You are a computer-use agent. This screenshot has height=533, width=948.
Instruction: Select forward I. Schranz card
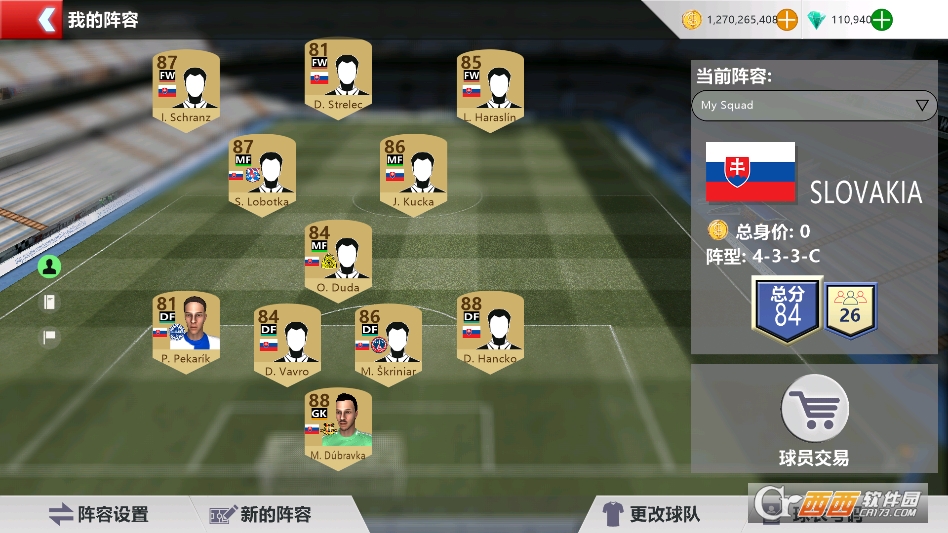pyautogui.click(x=185, y=86)
